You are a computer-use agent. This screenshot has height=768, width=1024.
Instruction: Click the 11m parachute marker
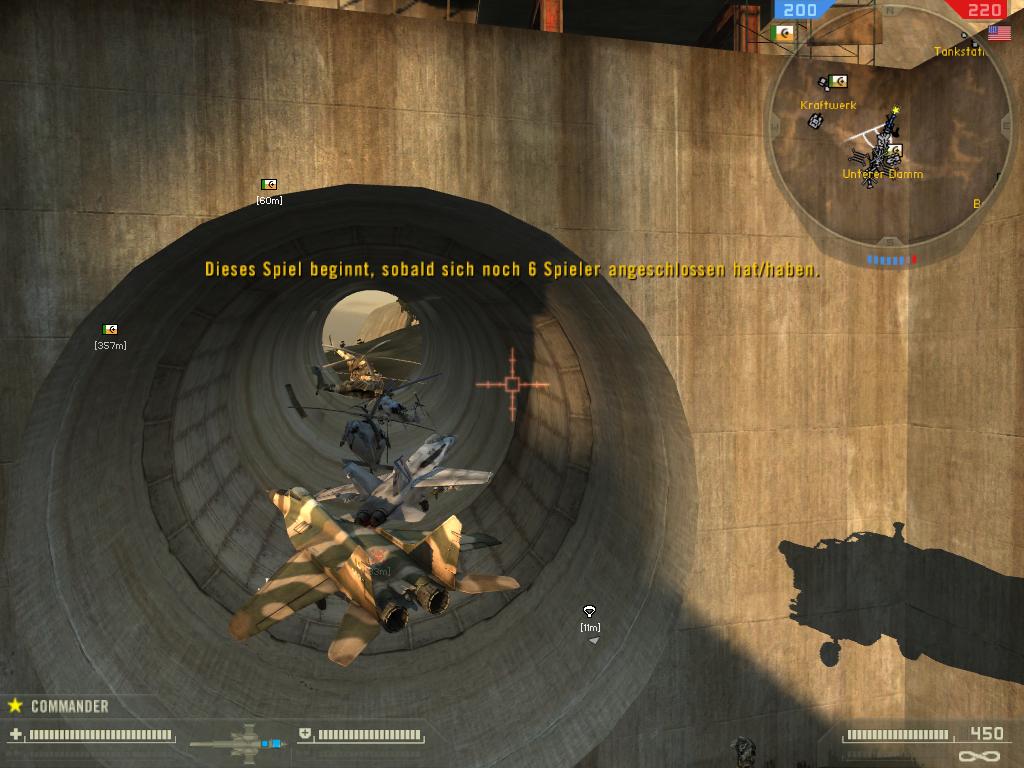(589, 611)
